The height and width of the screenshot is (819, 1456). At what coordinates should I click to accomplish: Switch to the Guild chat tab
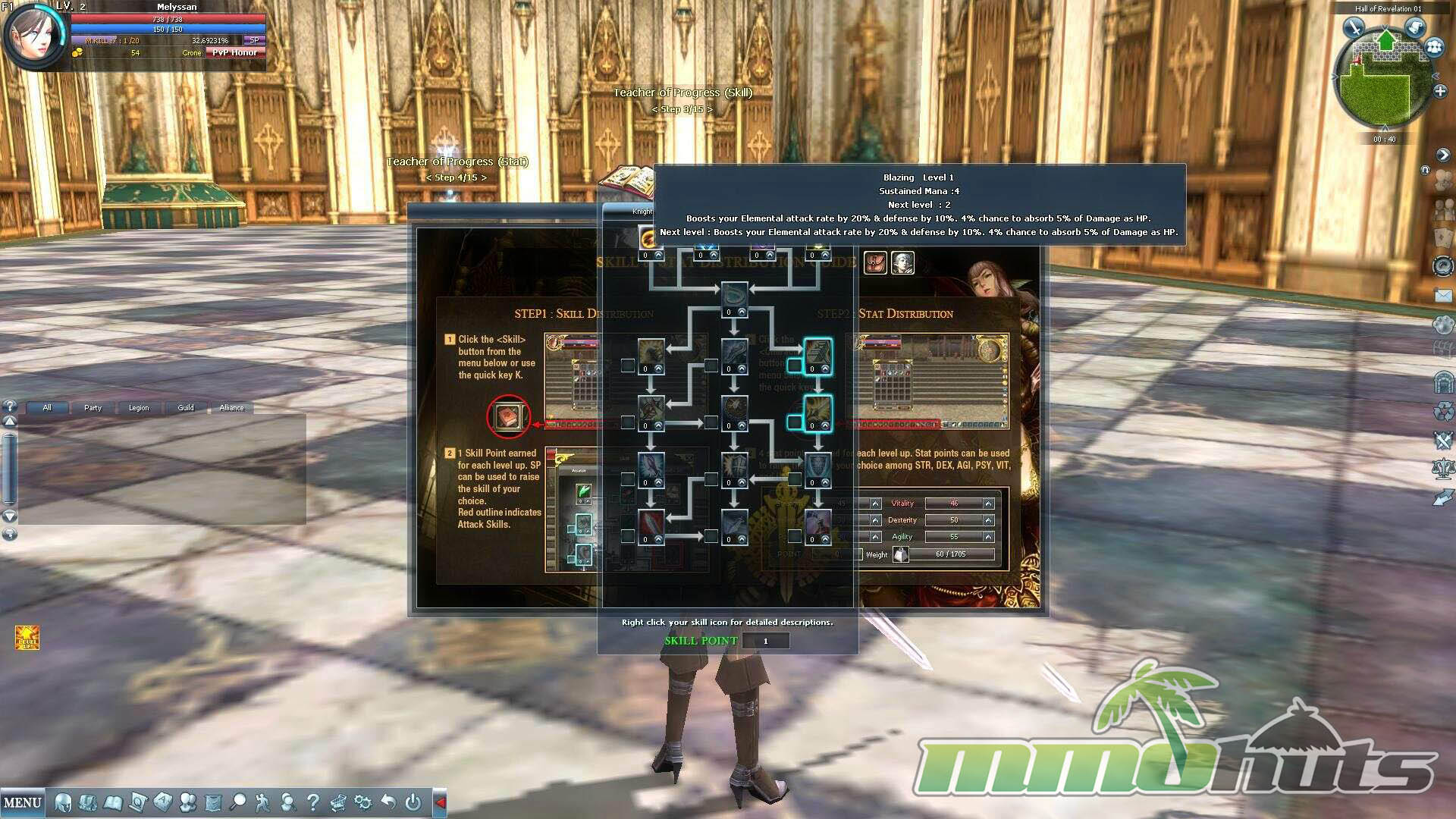(186, 408)
